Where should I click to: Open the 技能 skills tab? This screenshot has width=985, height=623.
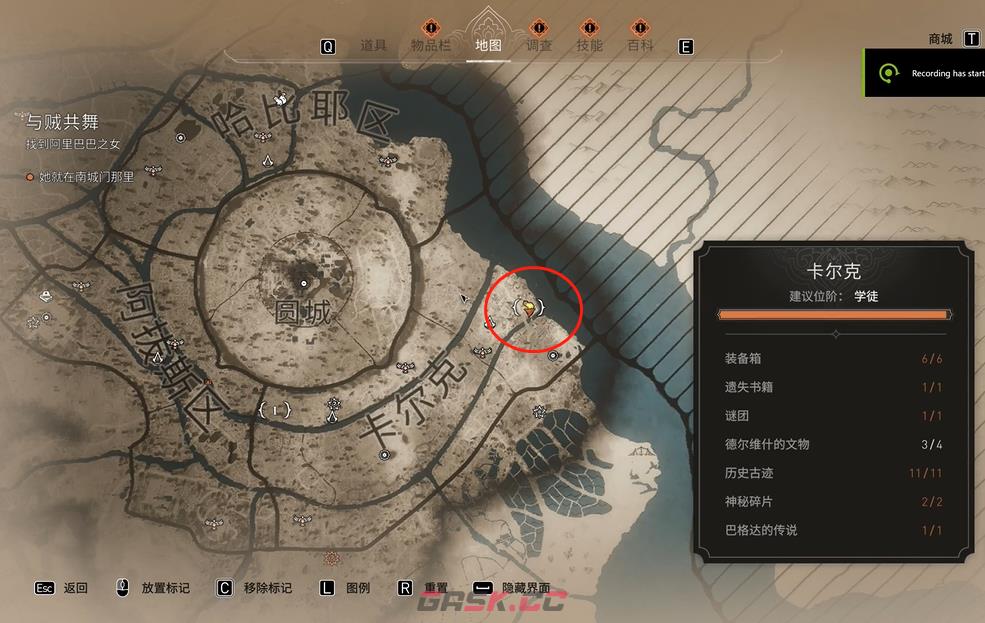589,45
